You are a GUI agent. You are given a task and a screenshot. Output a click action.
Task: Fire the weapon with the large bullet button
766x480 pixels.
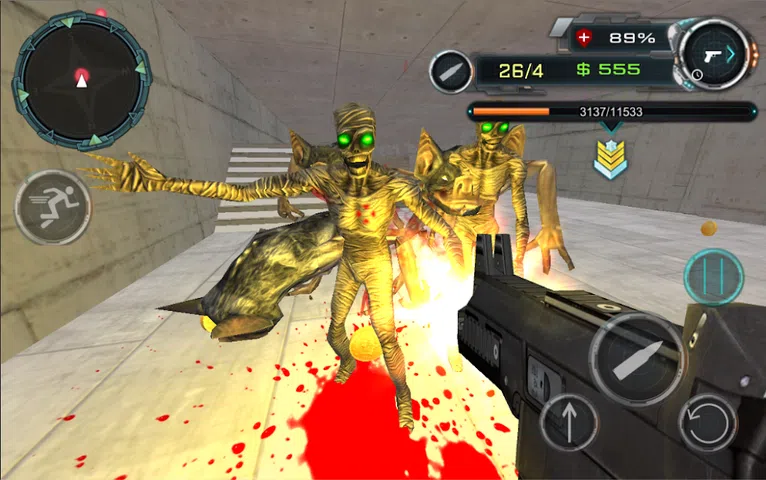click(x=636, y=359)
